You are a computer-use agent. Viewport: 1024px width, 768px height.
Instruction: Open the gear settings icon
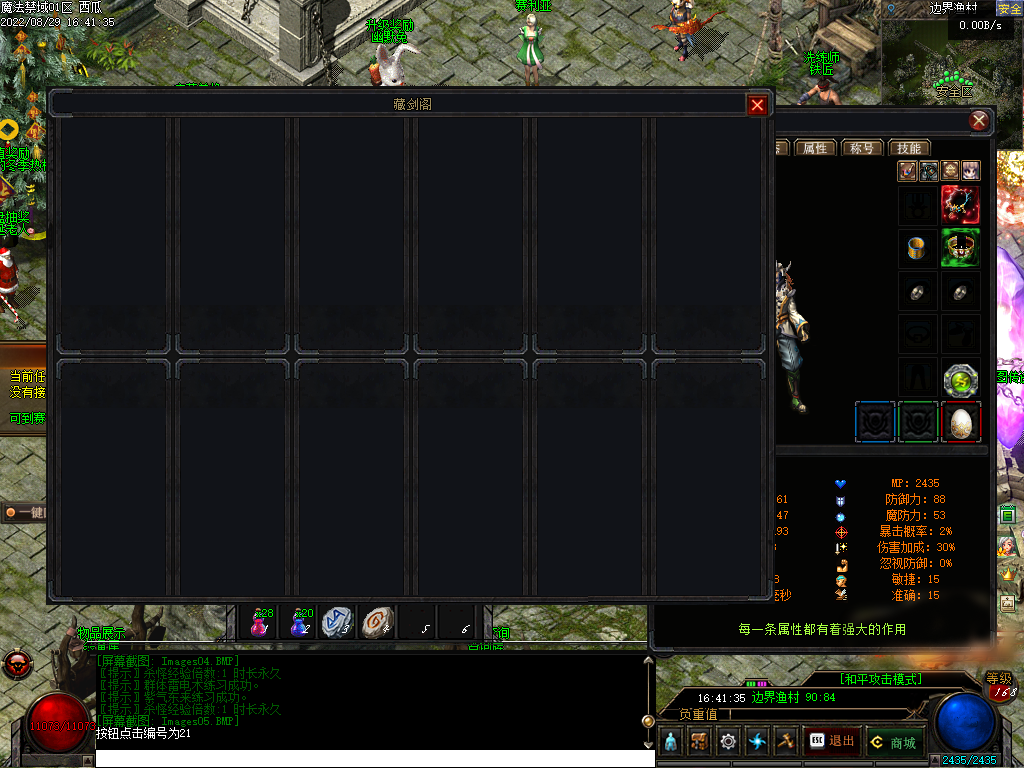728,742
